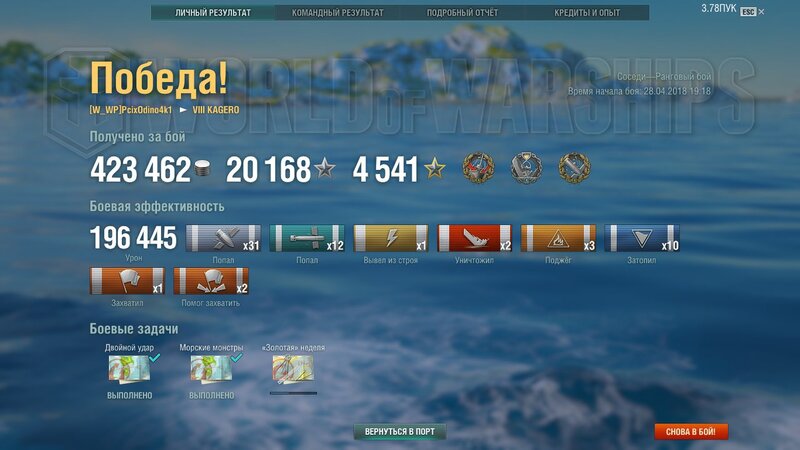Inspect the Вывел из строя ribbon
This screenshot has width=800, height=450.
[x=391, y=238]
